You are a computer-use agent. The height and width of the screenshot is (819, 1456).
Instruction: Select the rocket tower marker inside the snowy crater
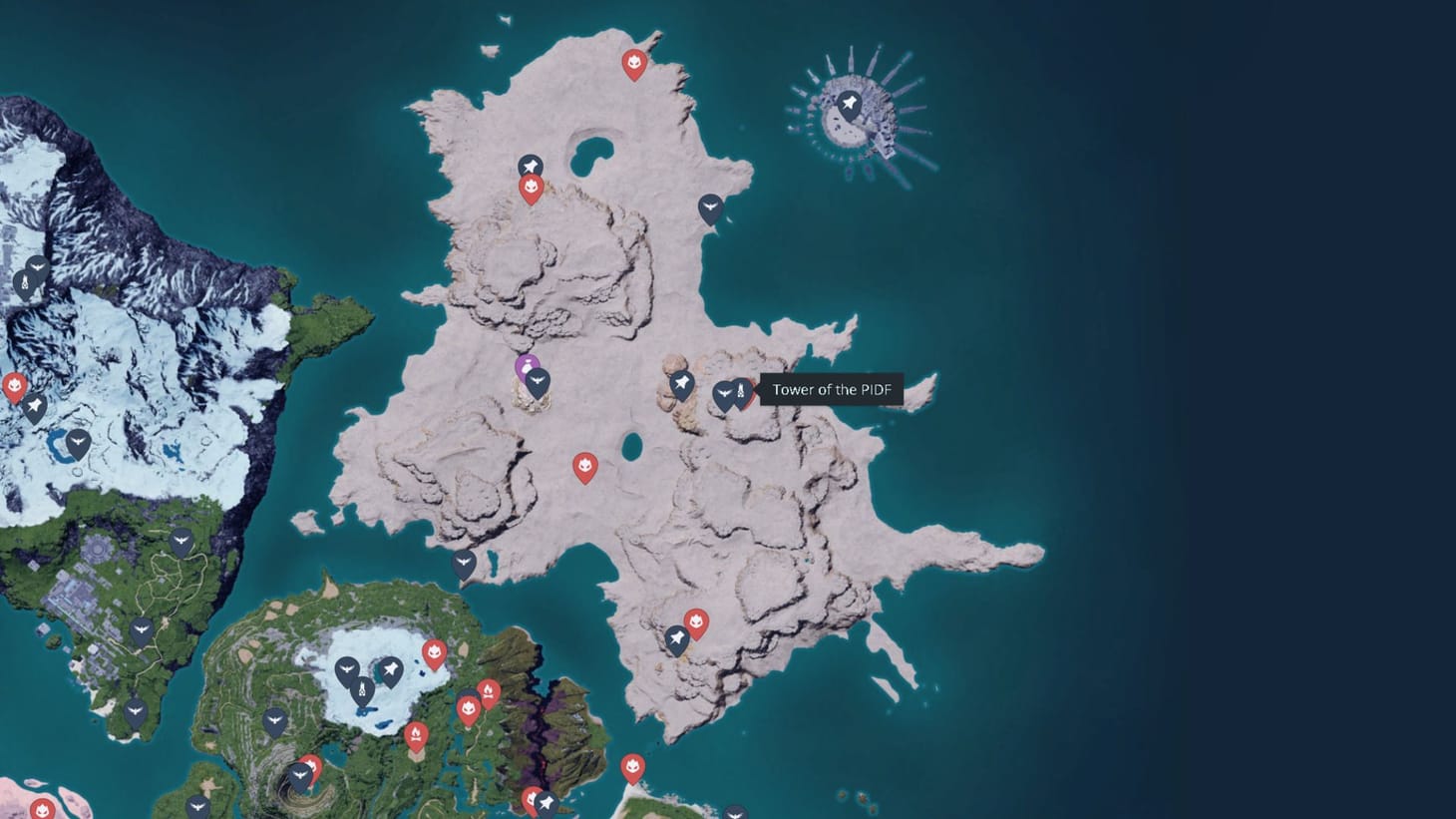point(363,688)
